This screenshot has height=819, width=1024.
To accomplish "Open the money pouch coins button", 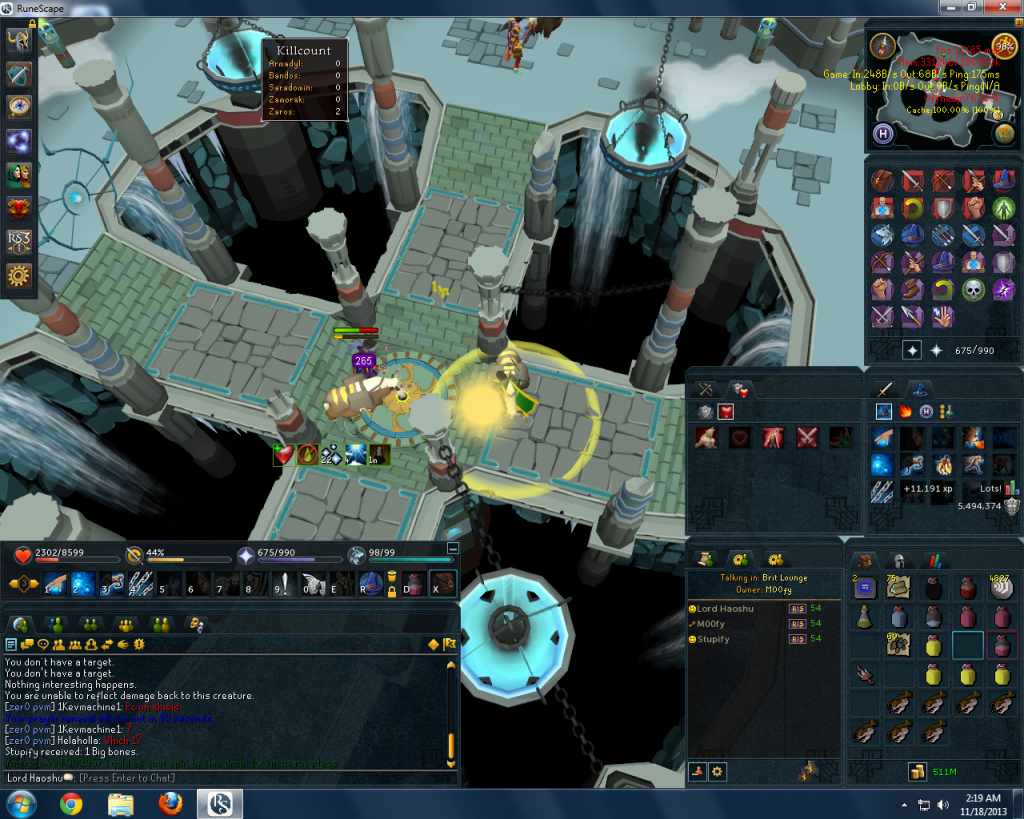I will (x=915, y=772).
